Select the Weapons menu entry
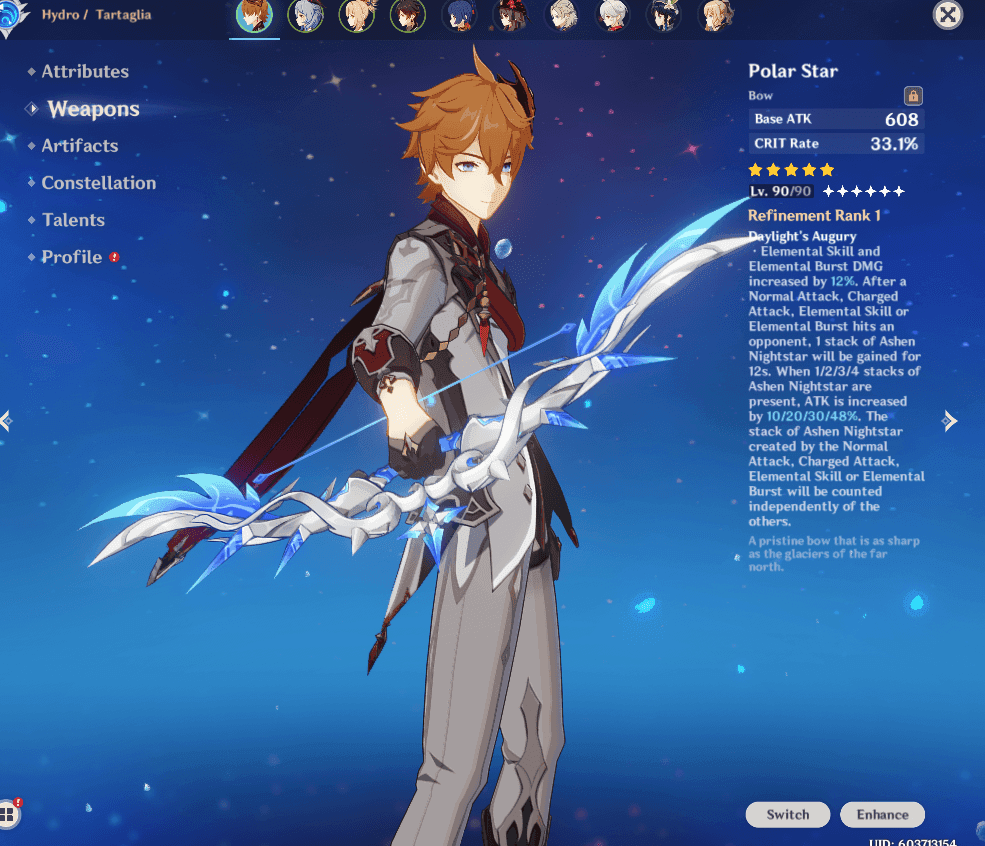985x846 pixels. (x=93, y=109)
